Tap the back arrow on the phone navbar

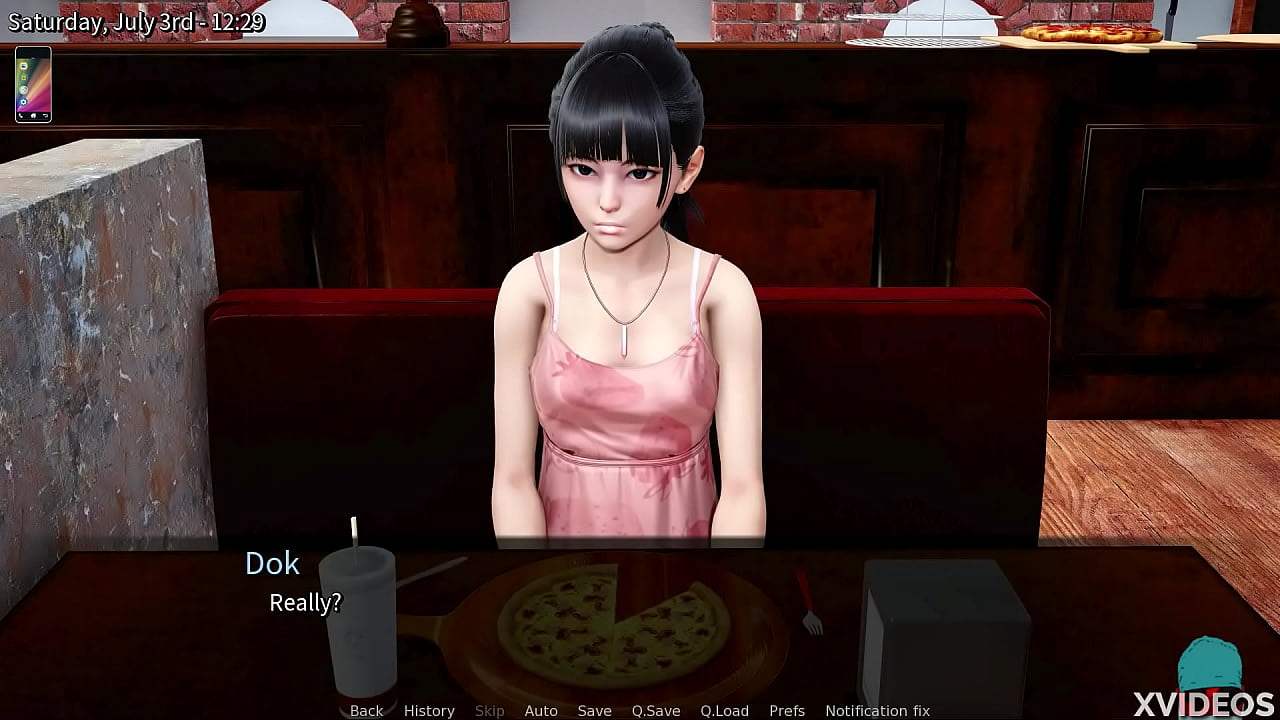(46, 116)
